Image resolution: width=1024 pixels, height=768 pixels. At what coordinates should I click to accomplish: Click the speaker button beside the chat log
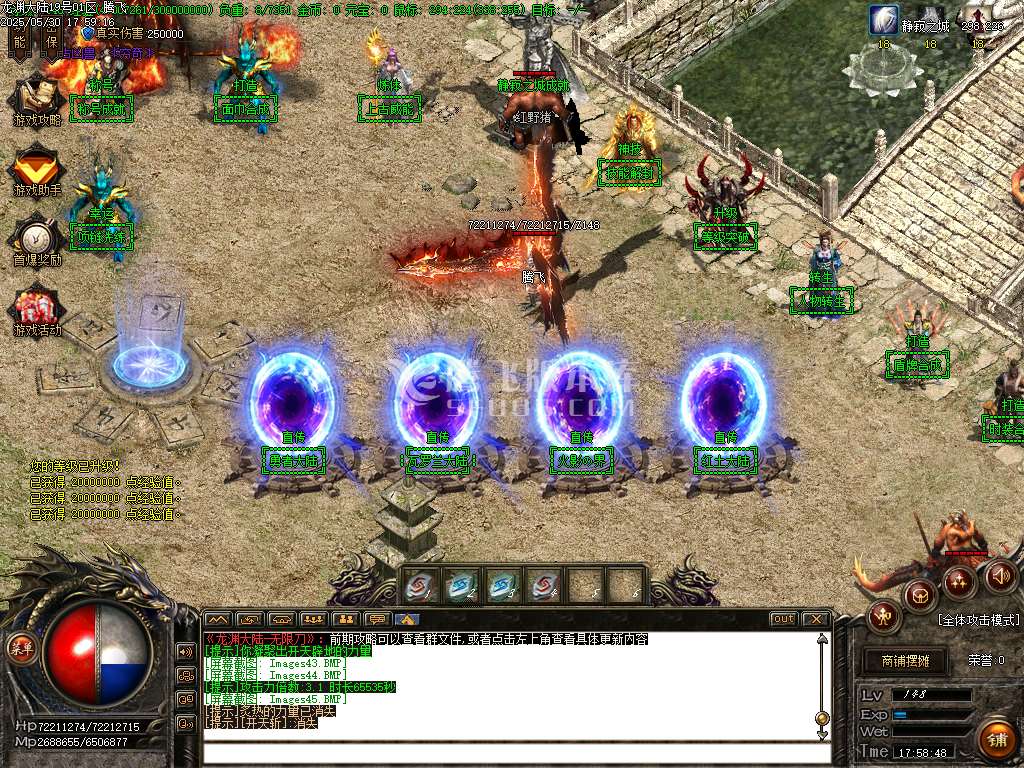click(x=186, y=651)
